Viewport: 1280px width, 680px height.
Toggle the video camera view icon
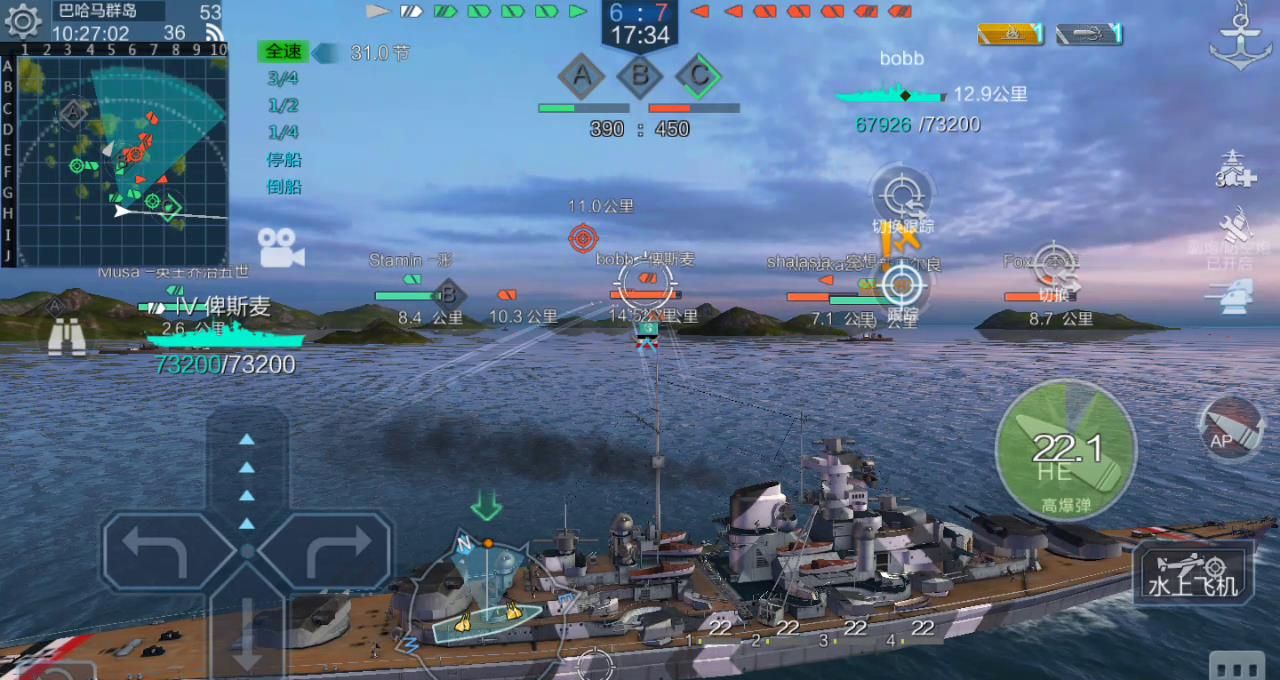280,247
